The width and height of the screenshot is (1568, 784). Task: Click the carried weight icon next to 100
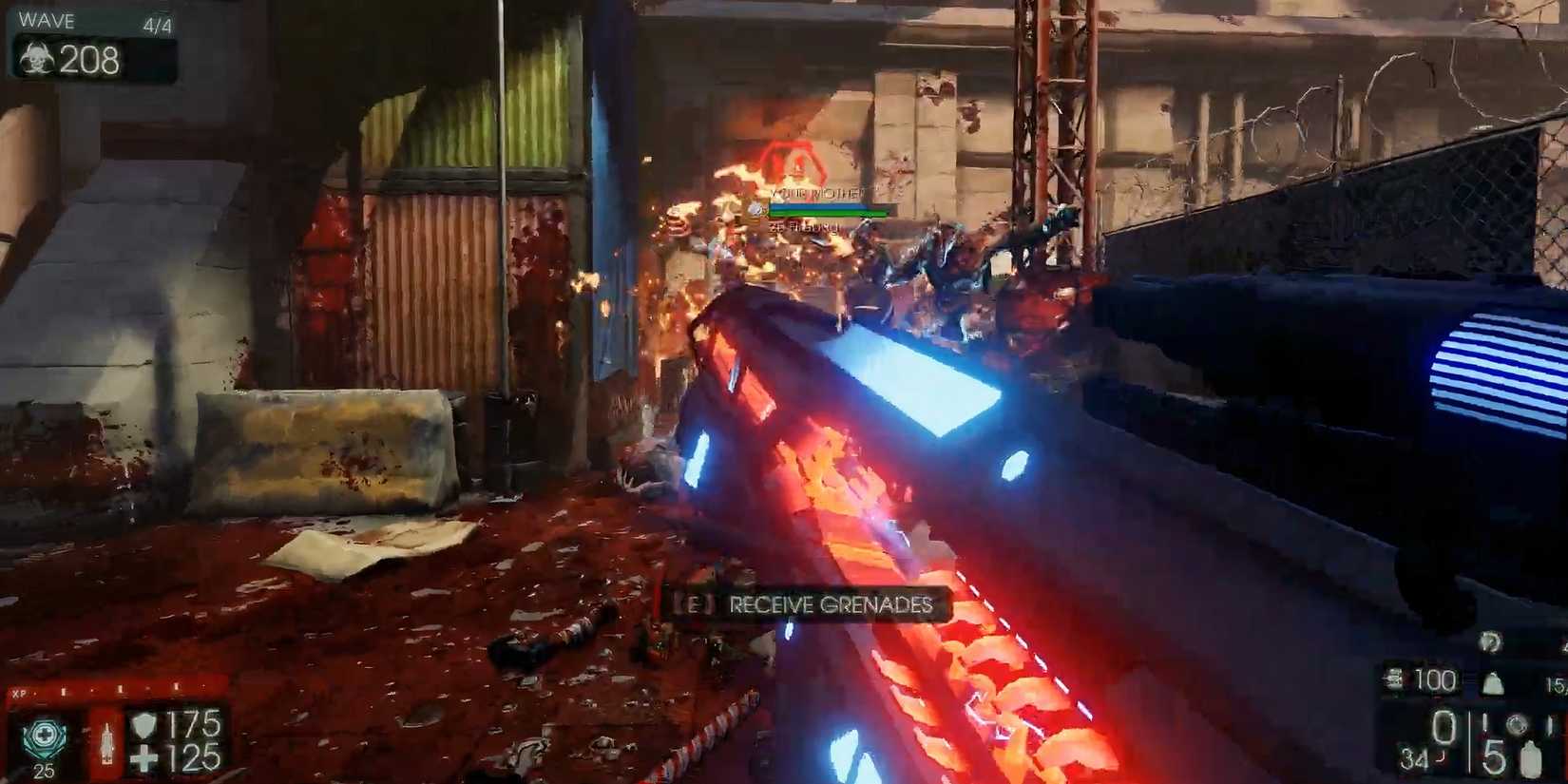1392,681
